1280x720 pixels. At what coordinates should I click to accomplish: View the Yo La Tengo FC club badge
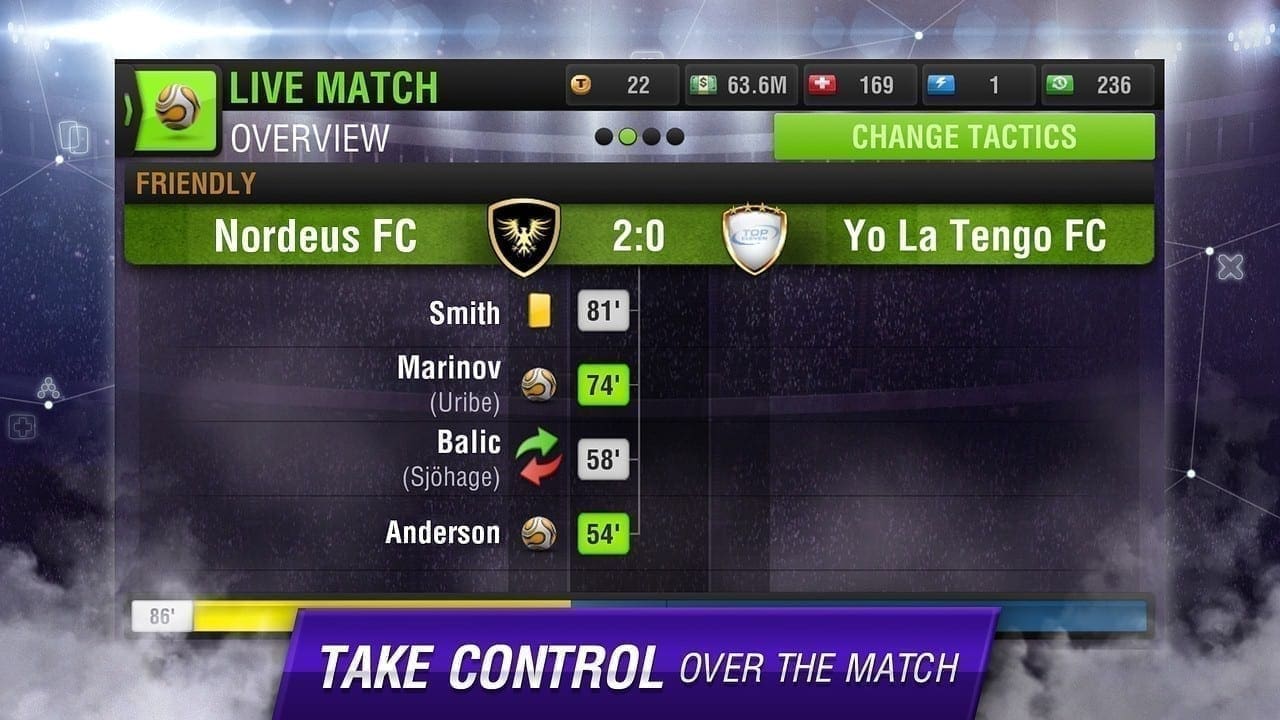754,238
